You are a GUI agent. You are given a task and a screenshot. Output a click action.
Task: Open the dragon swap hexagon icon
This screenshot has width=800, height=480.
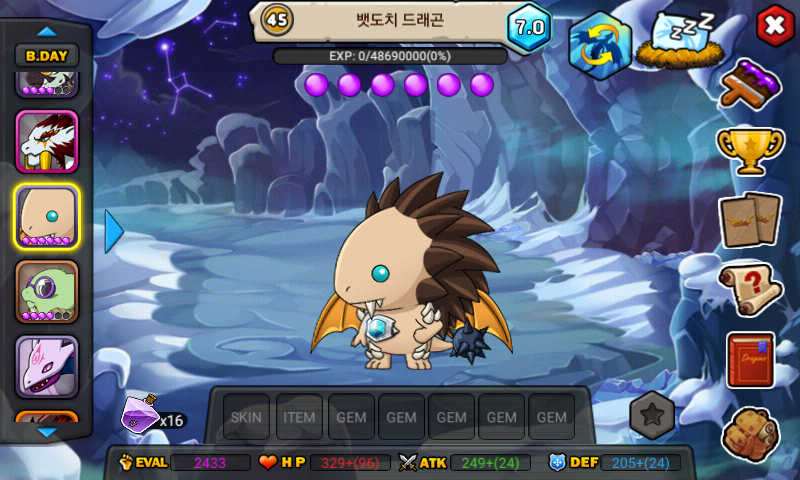click(x=600, y=44)
